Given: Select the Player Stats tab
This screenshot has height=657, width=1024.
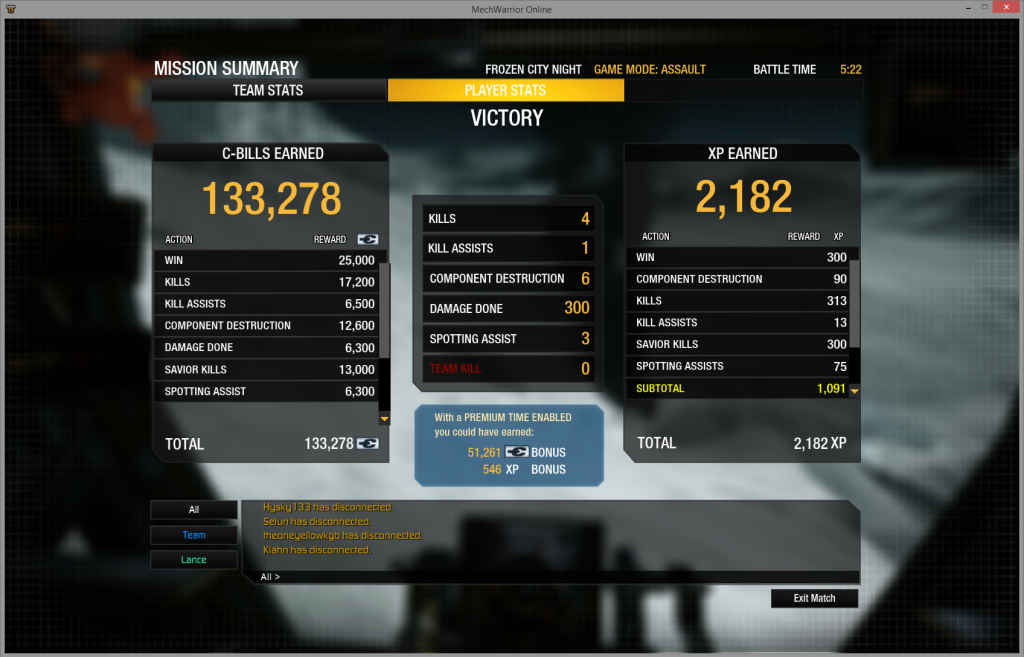Looking at the screenshot, I should pyautogui.click(x=505, y=91).
